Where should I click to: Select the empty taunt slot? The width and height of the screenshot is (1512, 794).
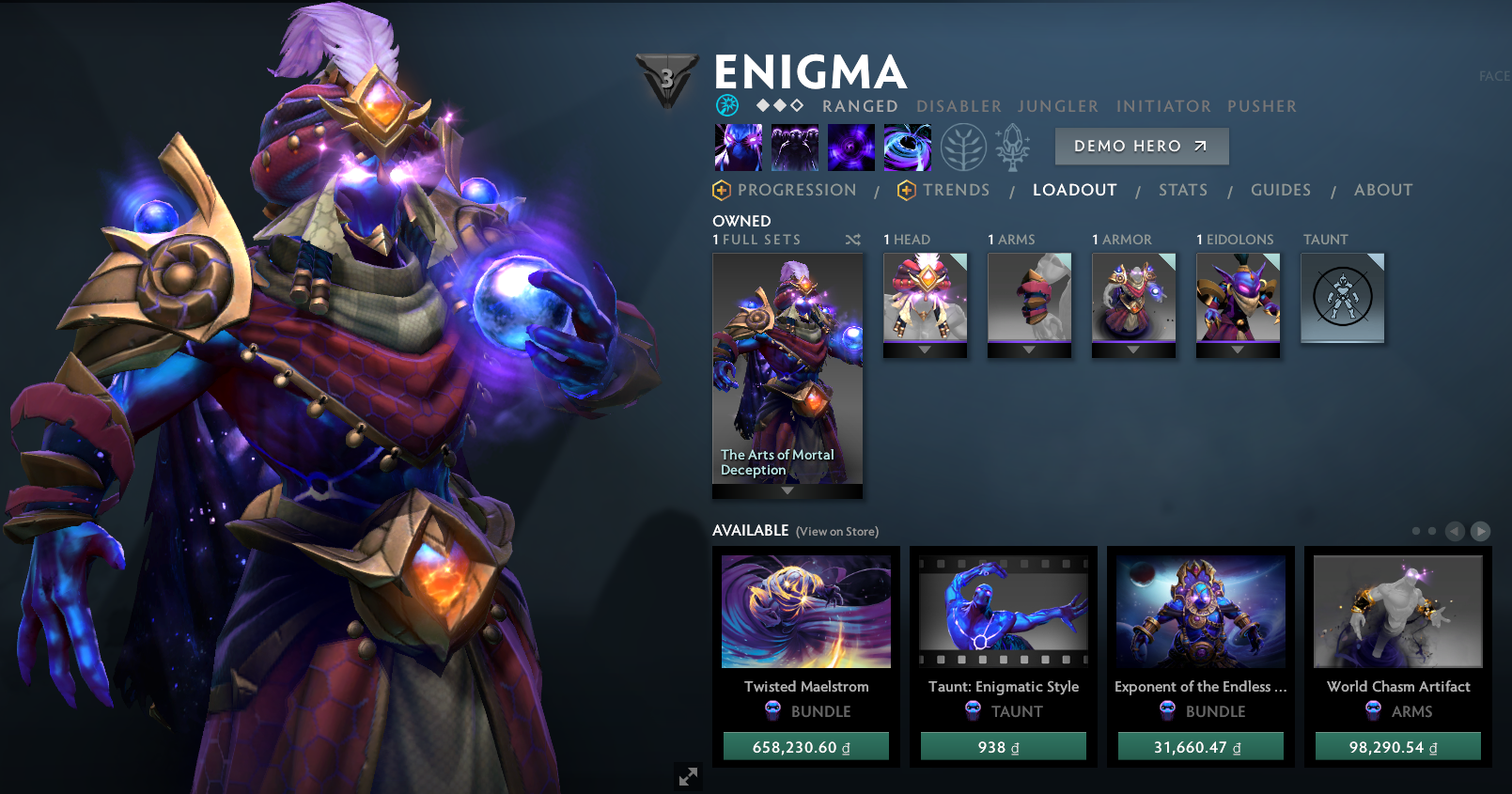click(x=1342, y=298)
